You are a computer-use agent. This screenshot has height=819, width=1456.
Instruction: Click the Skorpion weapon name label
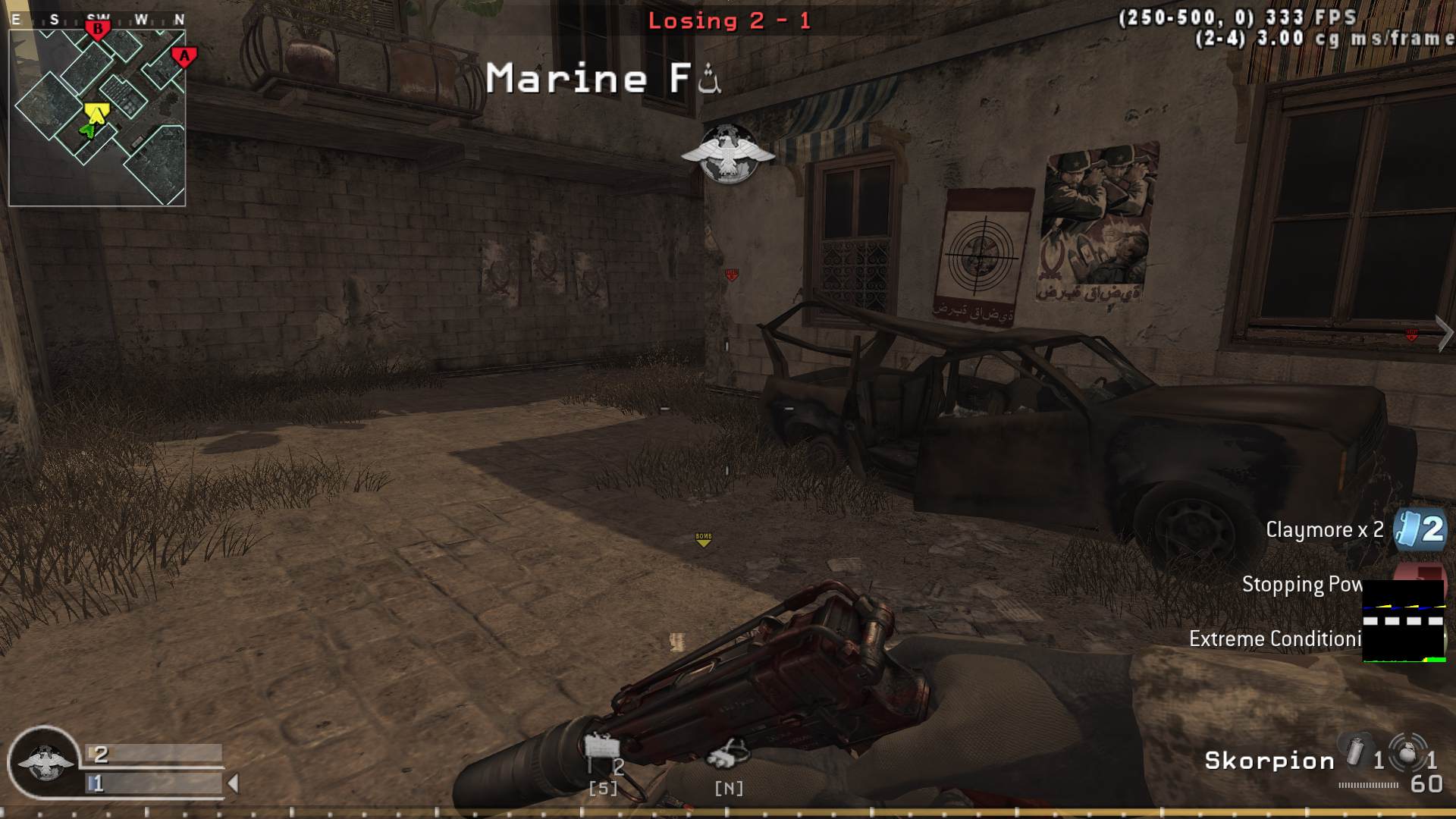[x=1270, y=760]
